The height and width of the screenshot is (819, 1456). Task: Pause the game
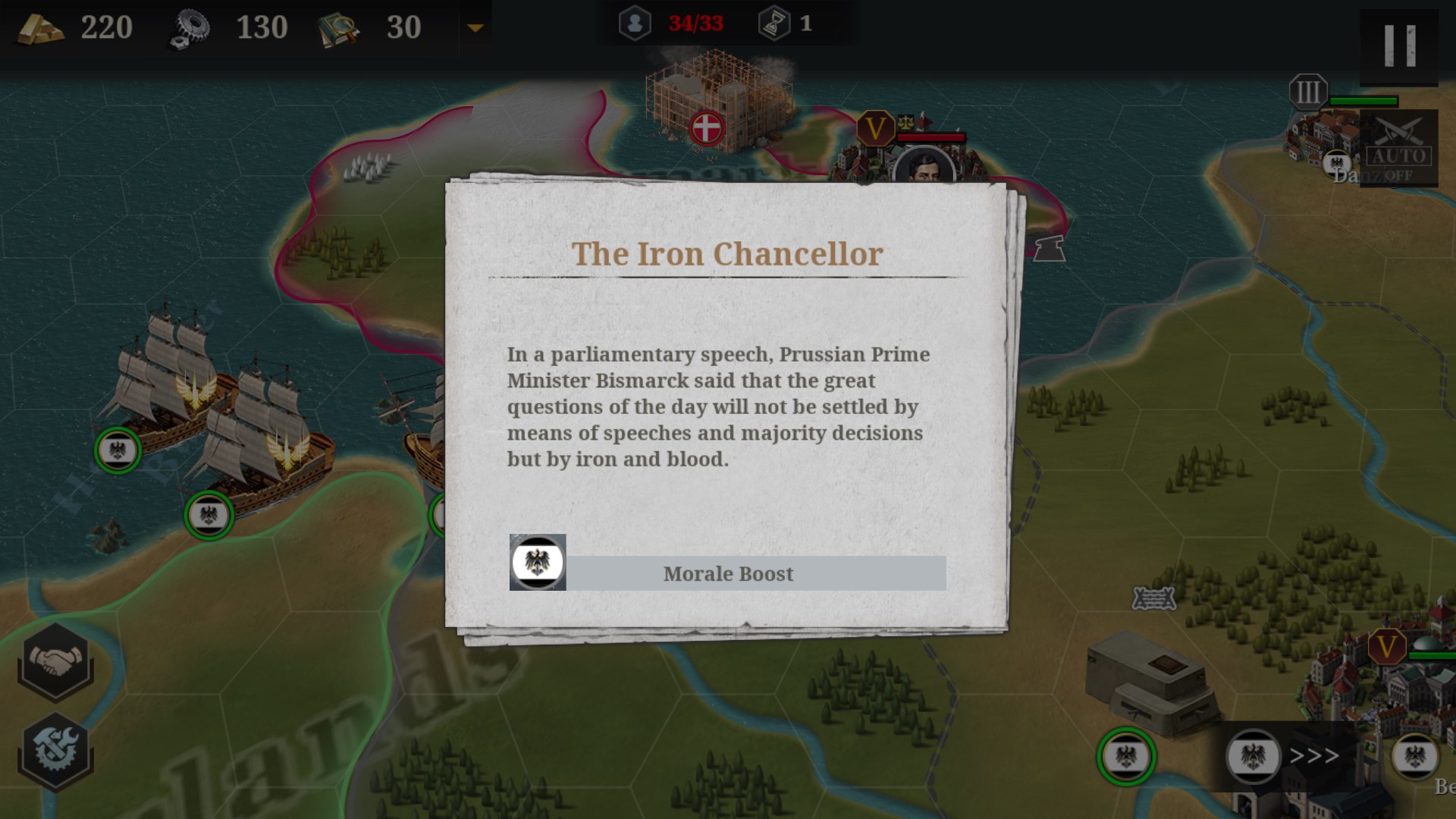point(1399,45)
